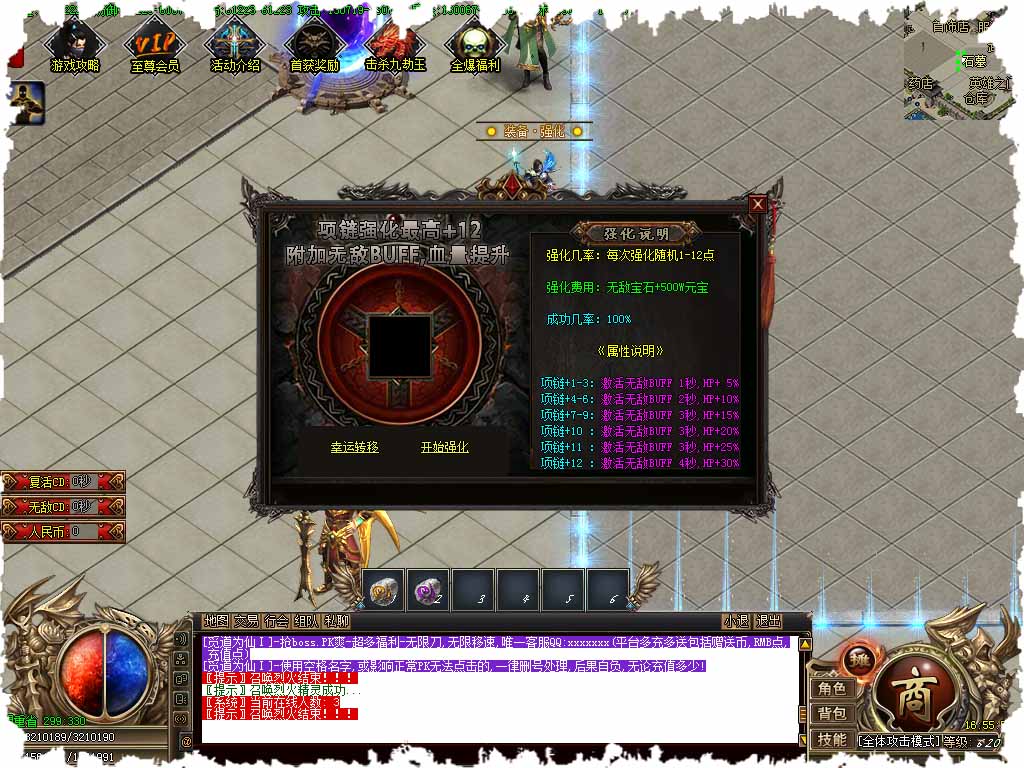Open the 全爆福利 skull benefits icon
This screenshot has height=768, width=1024.
[475, 46]
